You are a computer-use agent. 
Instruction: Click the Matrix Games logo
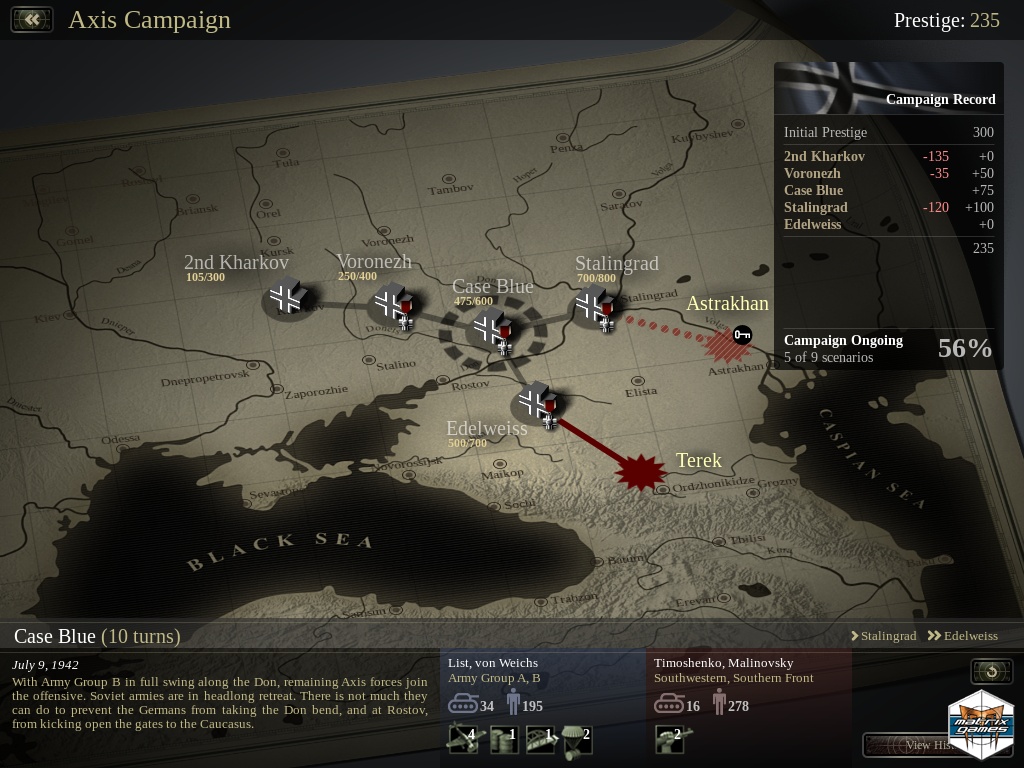click(x=981, y=722)
